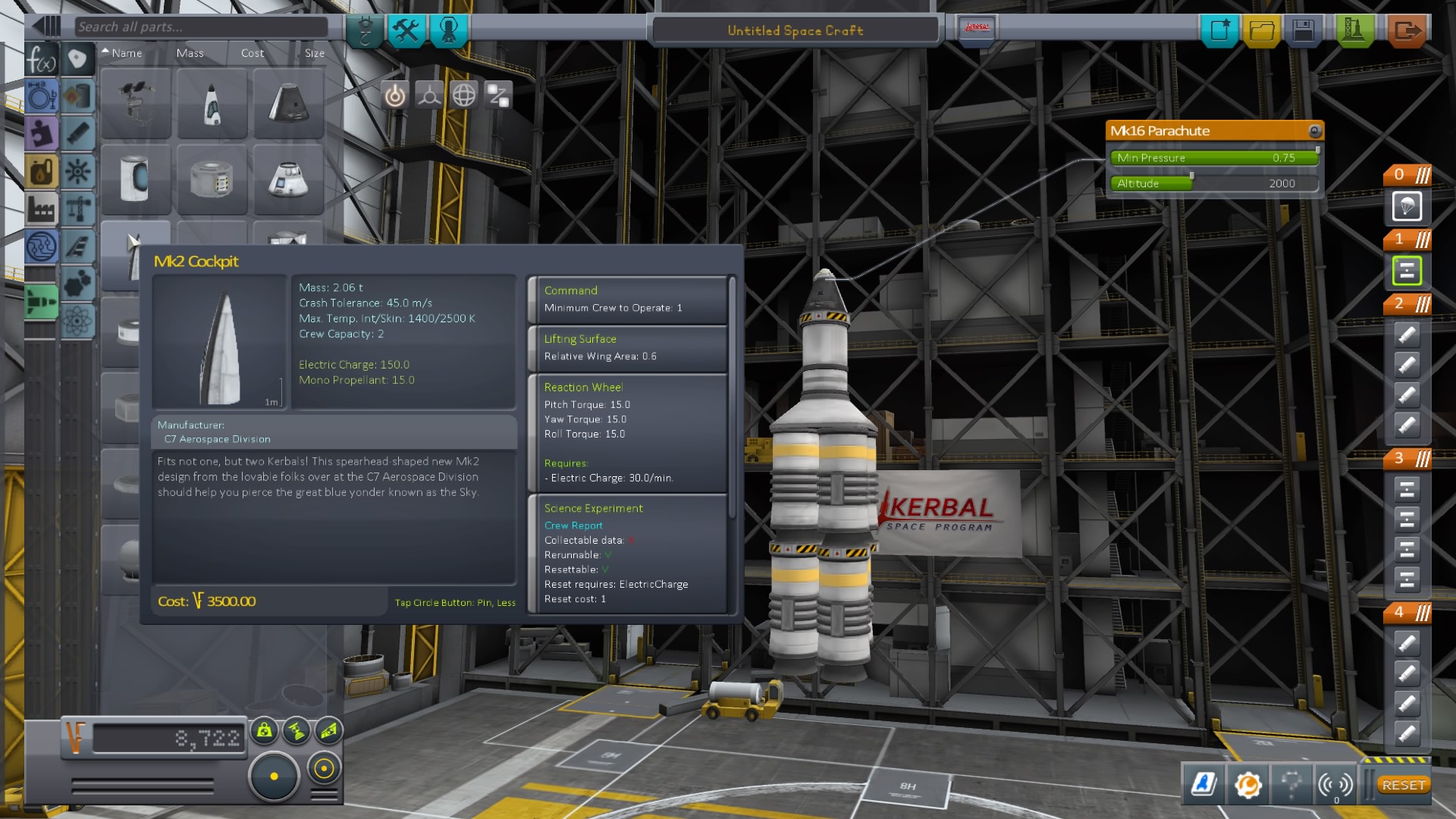The image size is (1456, 819).
Task: Adjust the parachute Min Pressure slider
Action: pos(1213,158)
